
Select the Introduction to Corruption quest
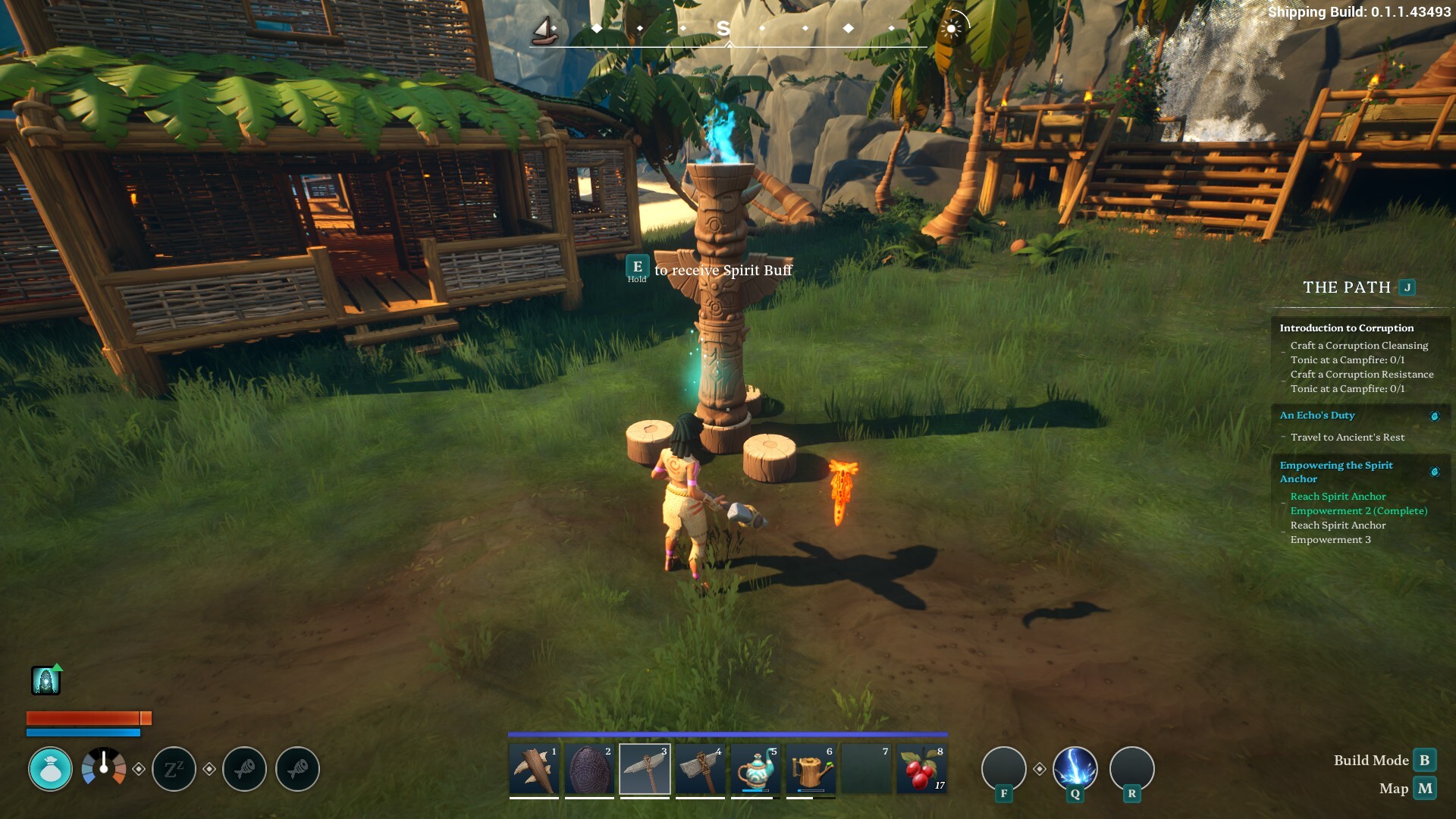pyautogui.click(x=1346, y=328)
